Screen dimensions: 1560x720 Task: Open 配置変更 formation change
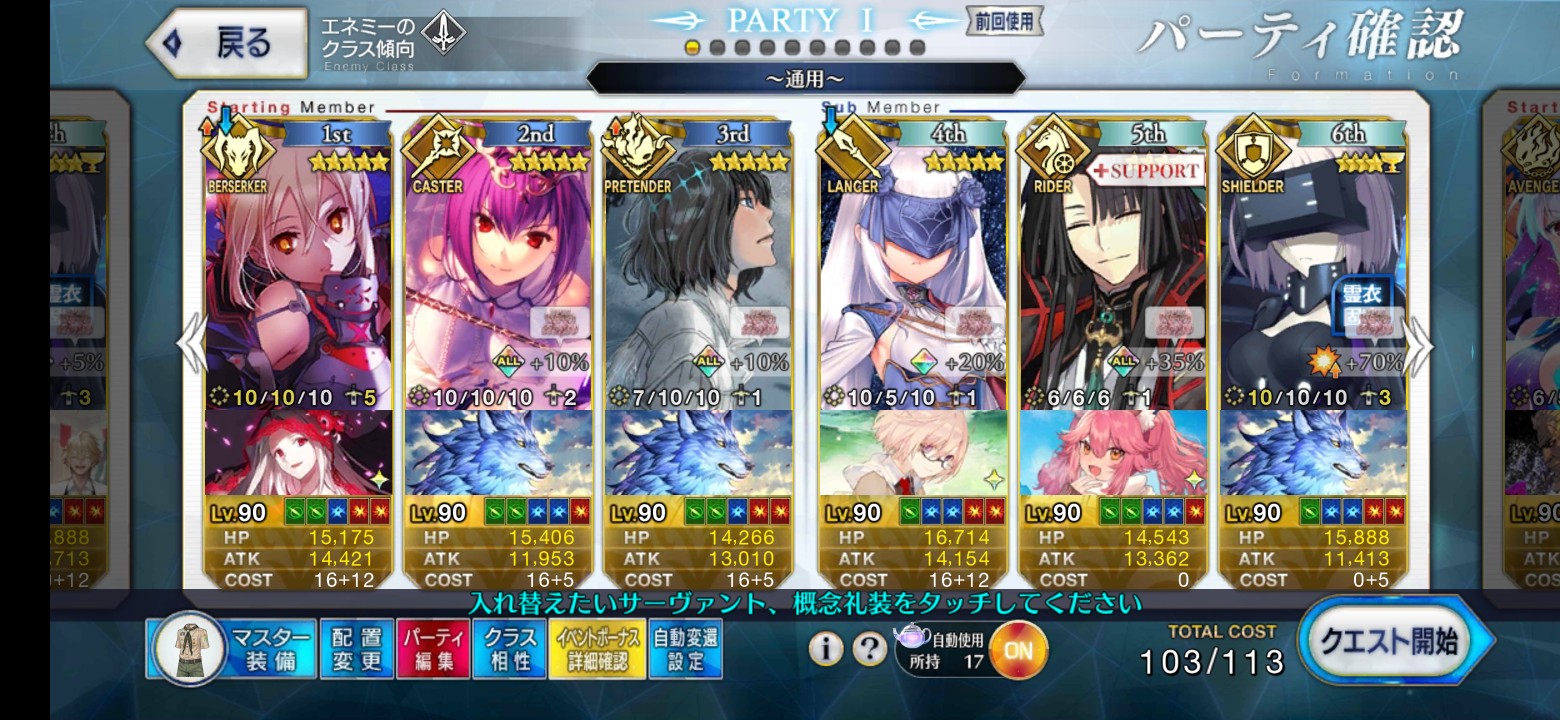point(357,649)
